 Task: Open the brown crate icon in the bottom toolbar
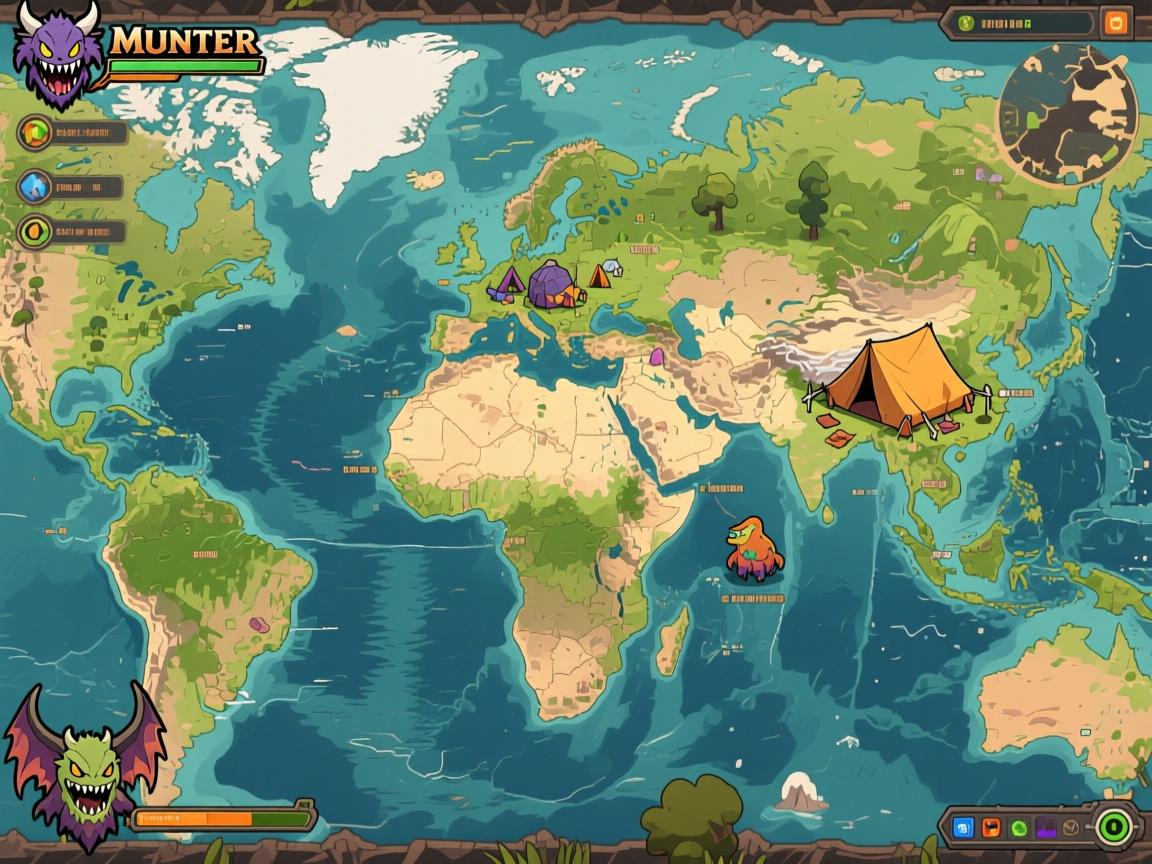(1071, 827)
